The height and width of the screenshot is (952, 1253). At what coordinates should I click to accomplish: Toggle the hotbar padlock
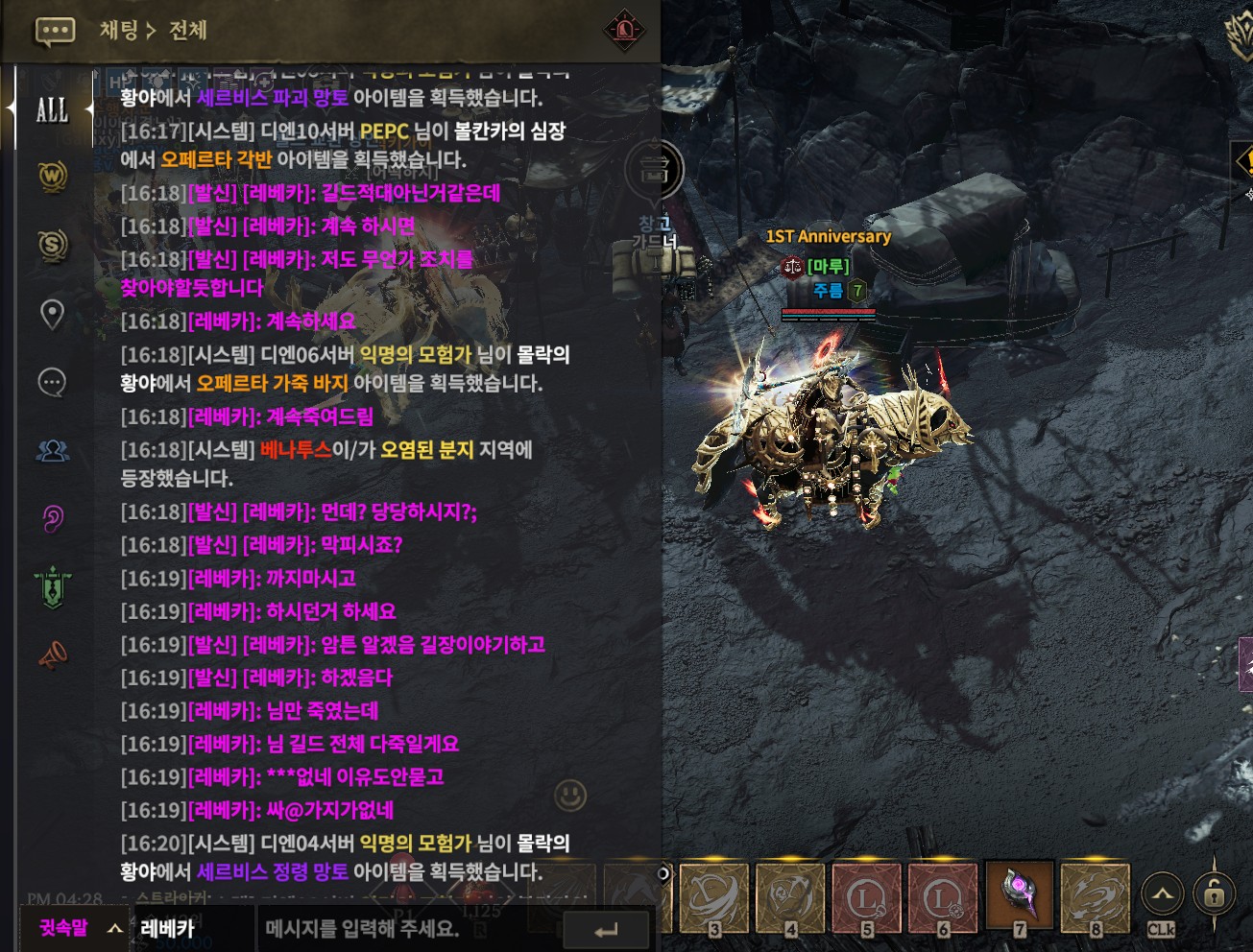coord(1214,895)
